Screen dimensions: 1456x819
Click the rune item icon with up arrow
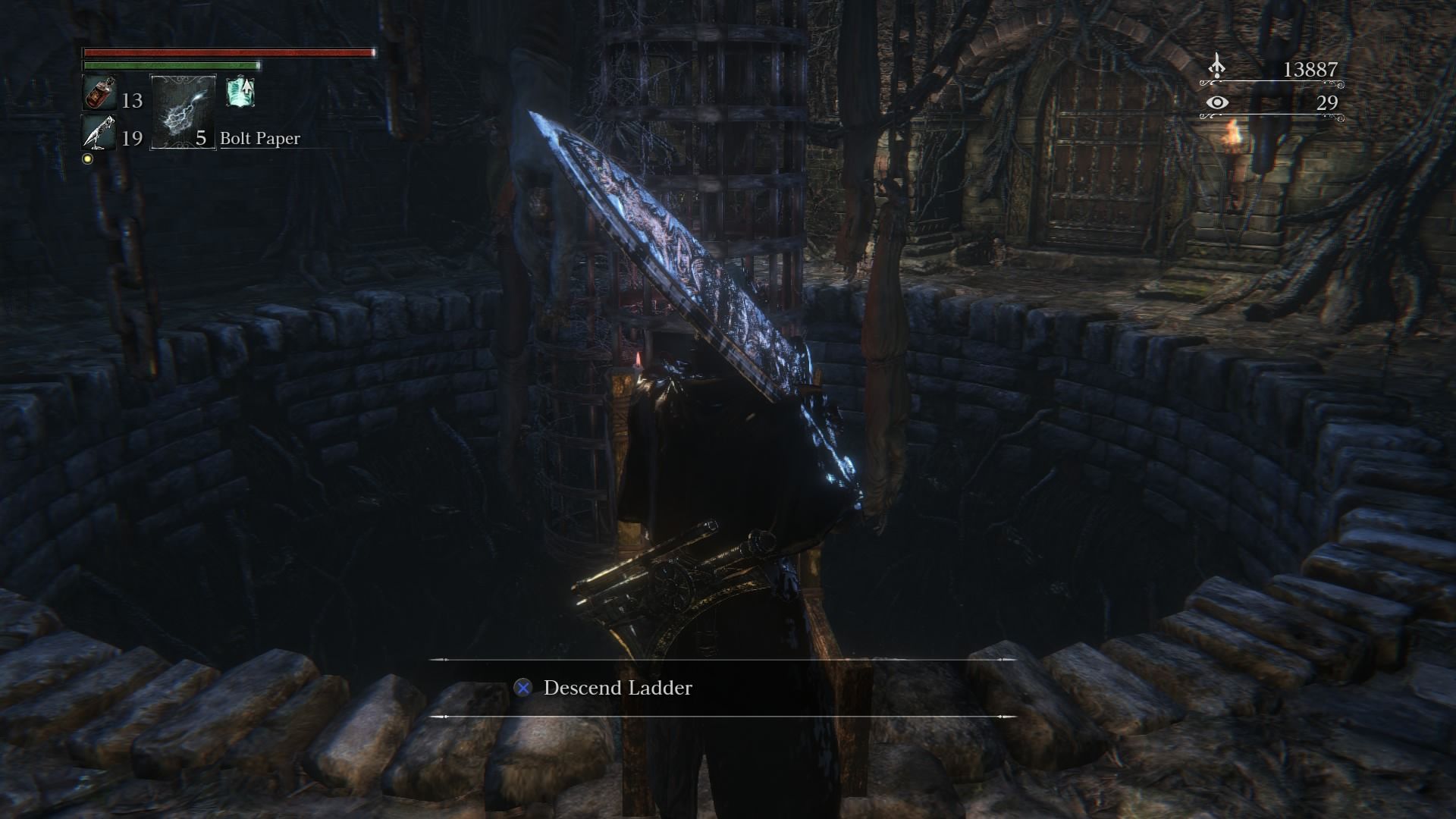pyautogui.click(x=240, y=91)
